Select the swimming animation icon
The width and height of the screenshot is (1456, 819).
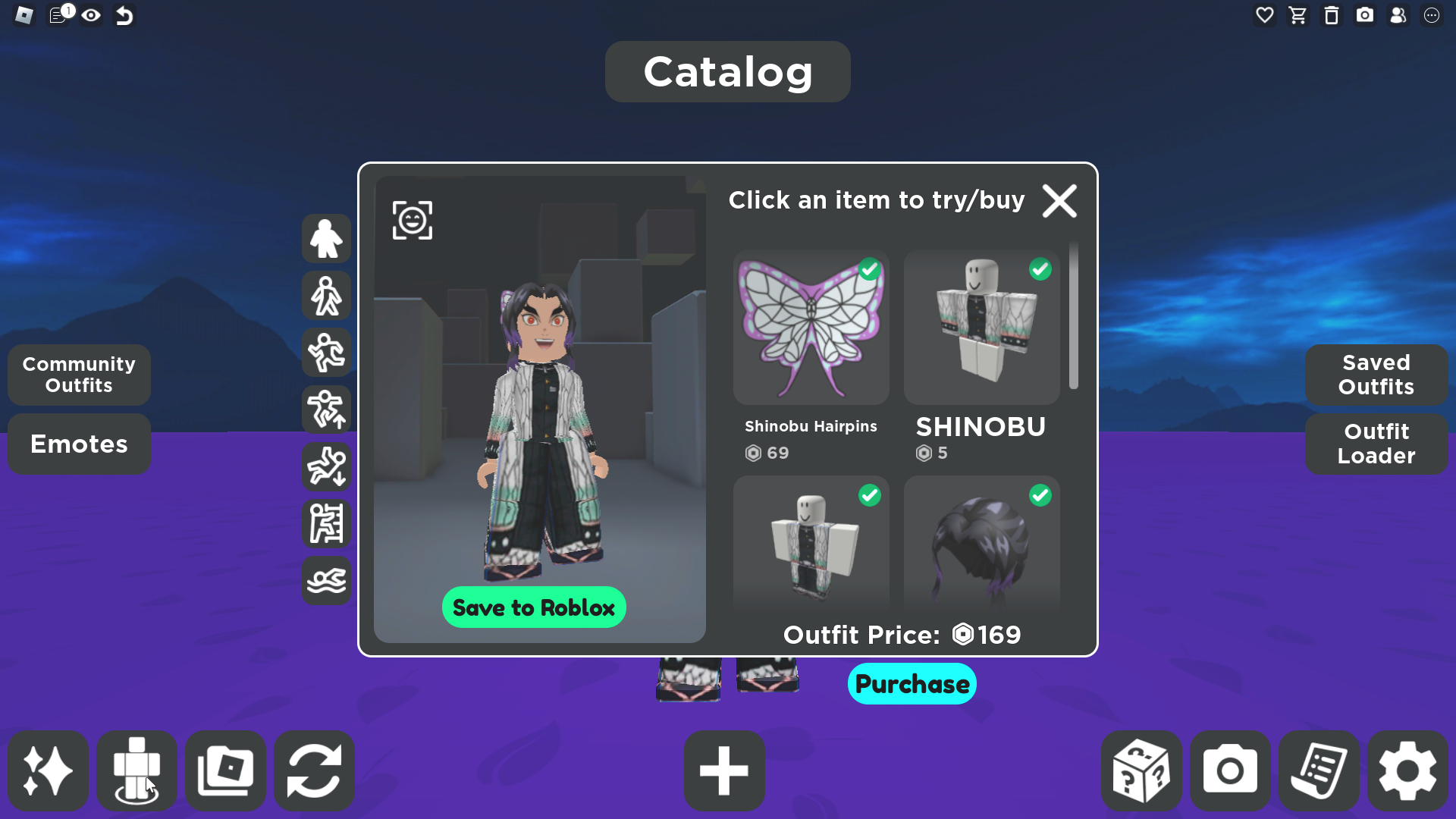[x=326, y=582]
